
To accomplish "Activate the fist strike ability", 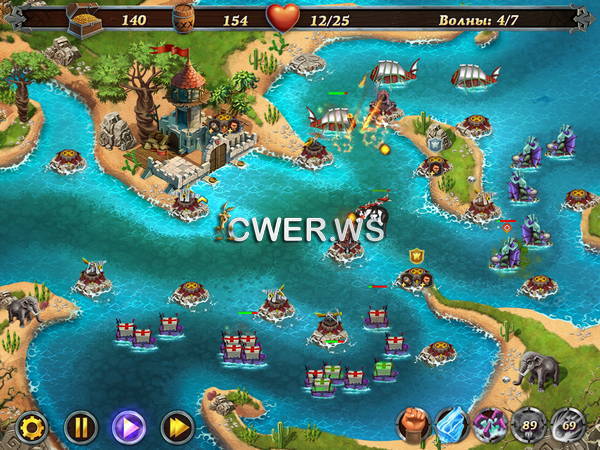I will [x=414, y=425].
